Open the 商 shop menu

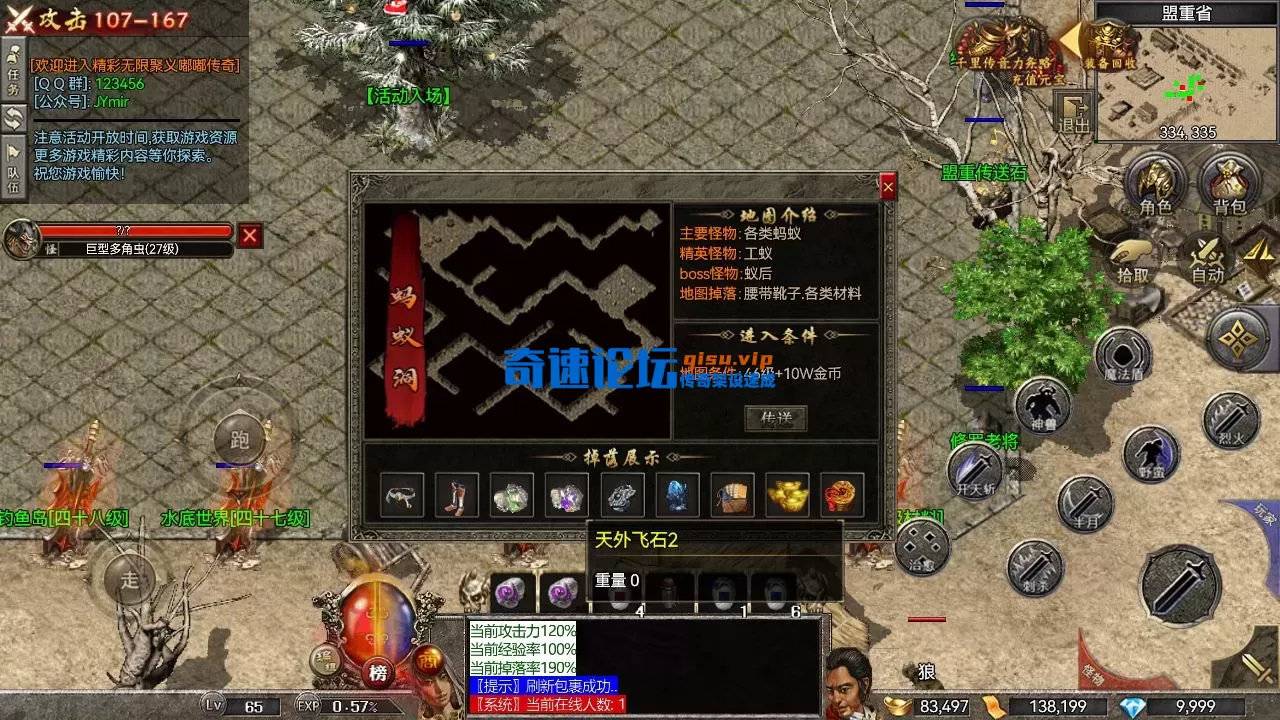tap(430, 660)
